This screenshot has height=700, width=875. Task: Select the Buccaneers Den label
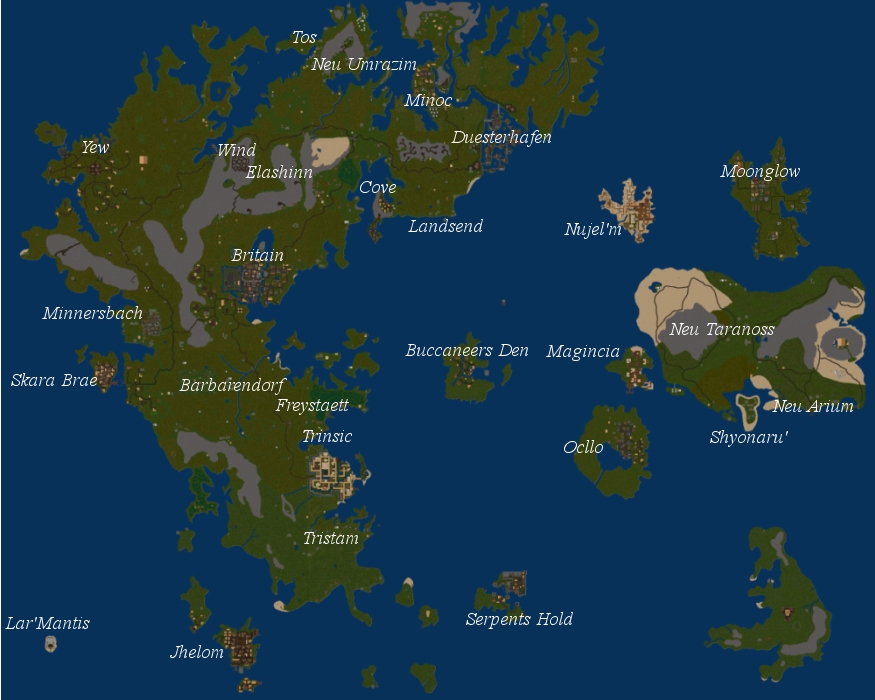[x=467, y=351]
